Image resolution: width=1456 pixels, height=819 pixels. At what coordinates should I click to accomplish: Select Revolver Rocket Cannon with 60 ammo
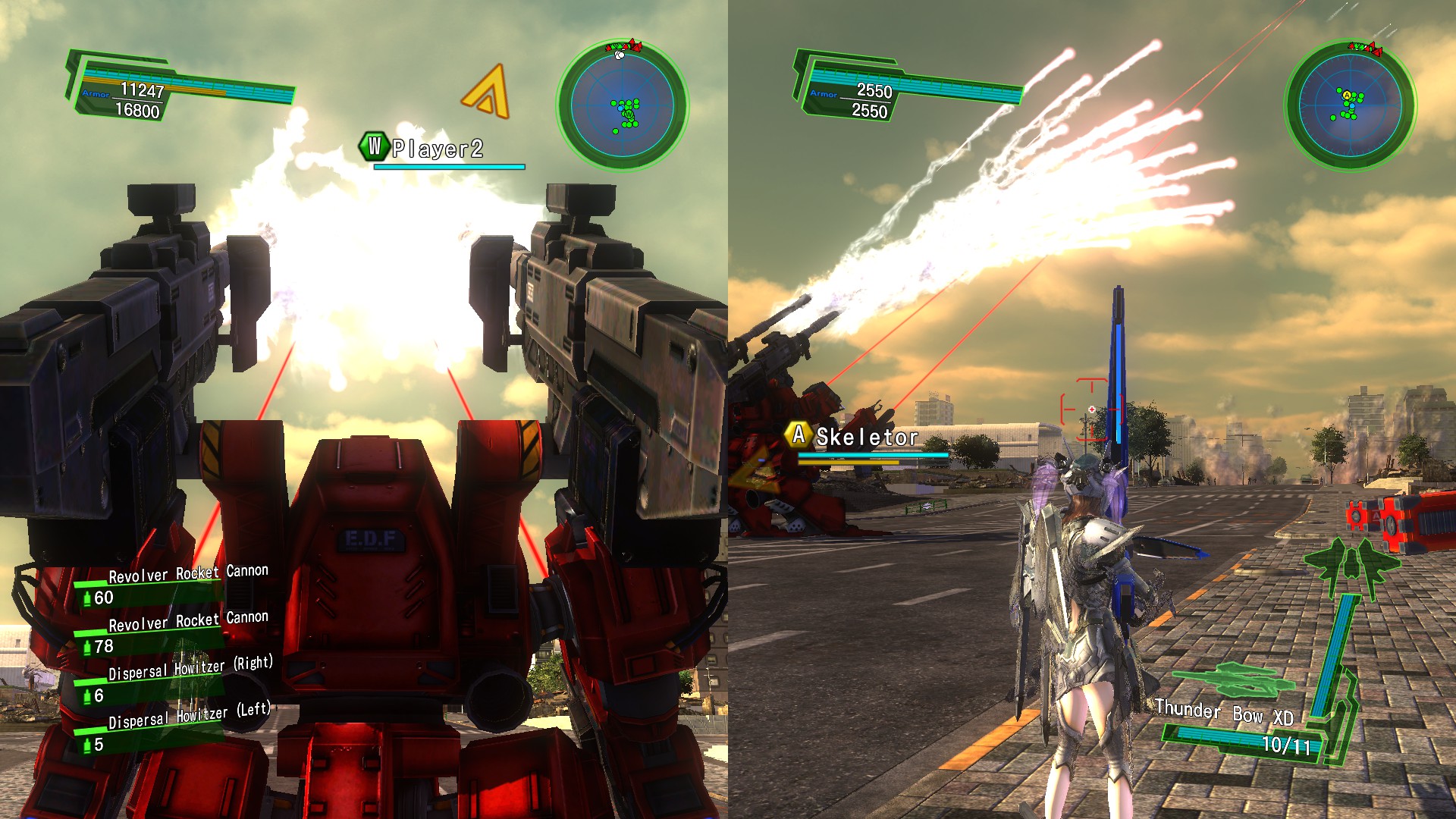point(174,585)
